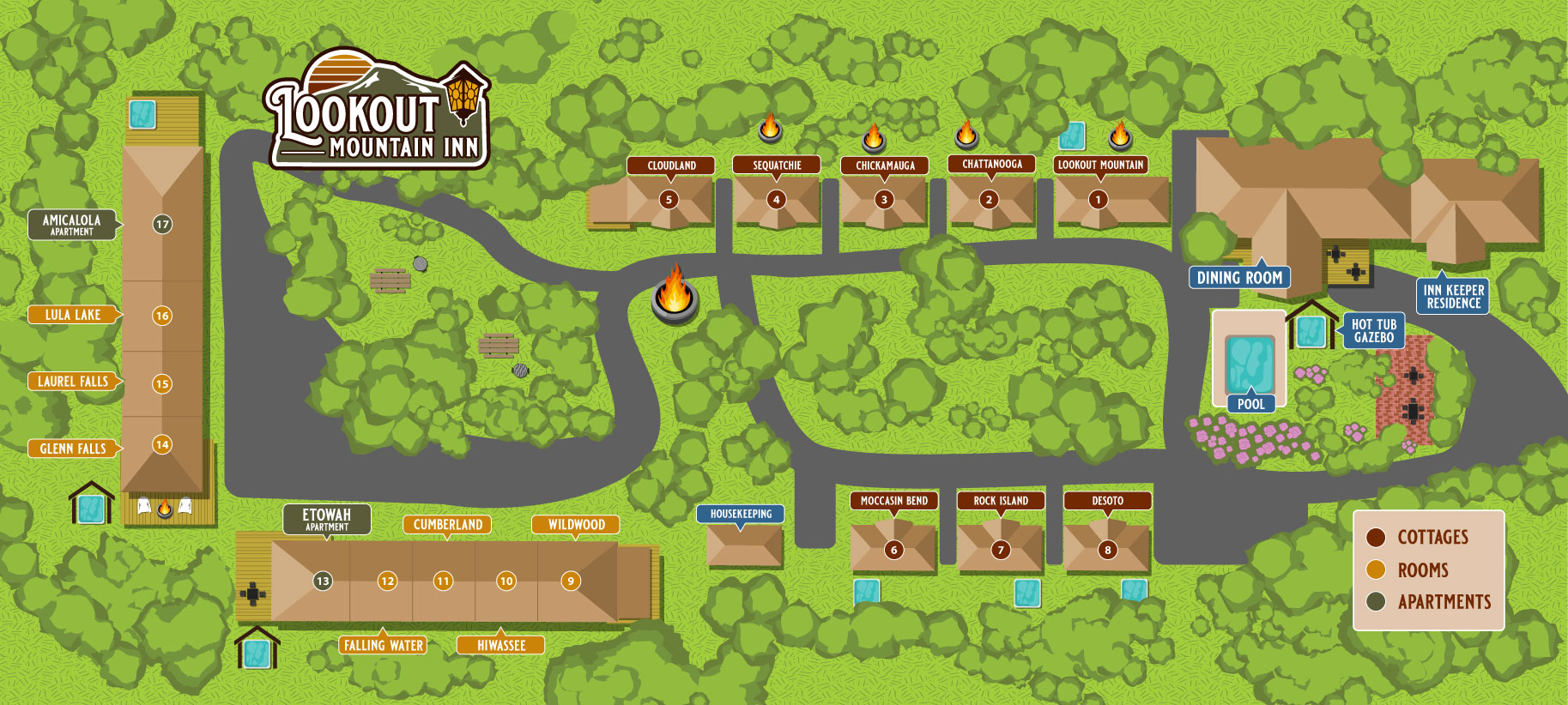Click the Chickamauga cottage label

(885, 166)
